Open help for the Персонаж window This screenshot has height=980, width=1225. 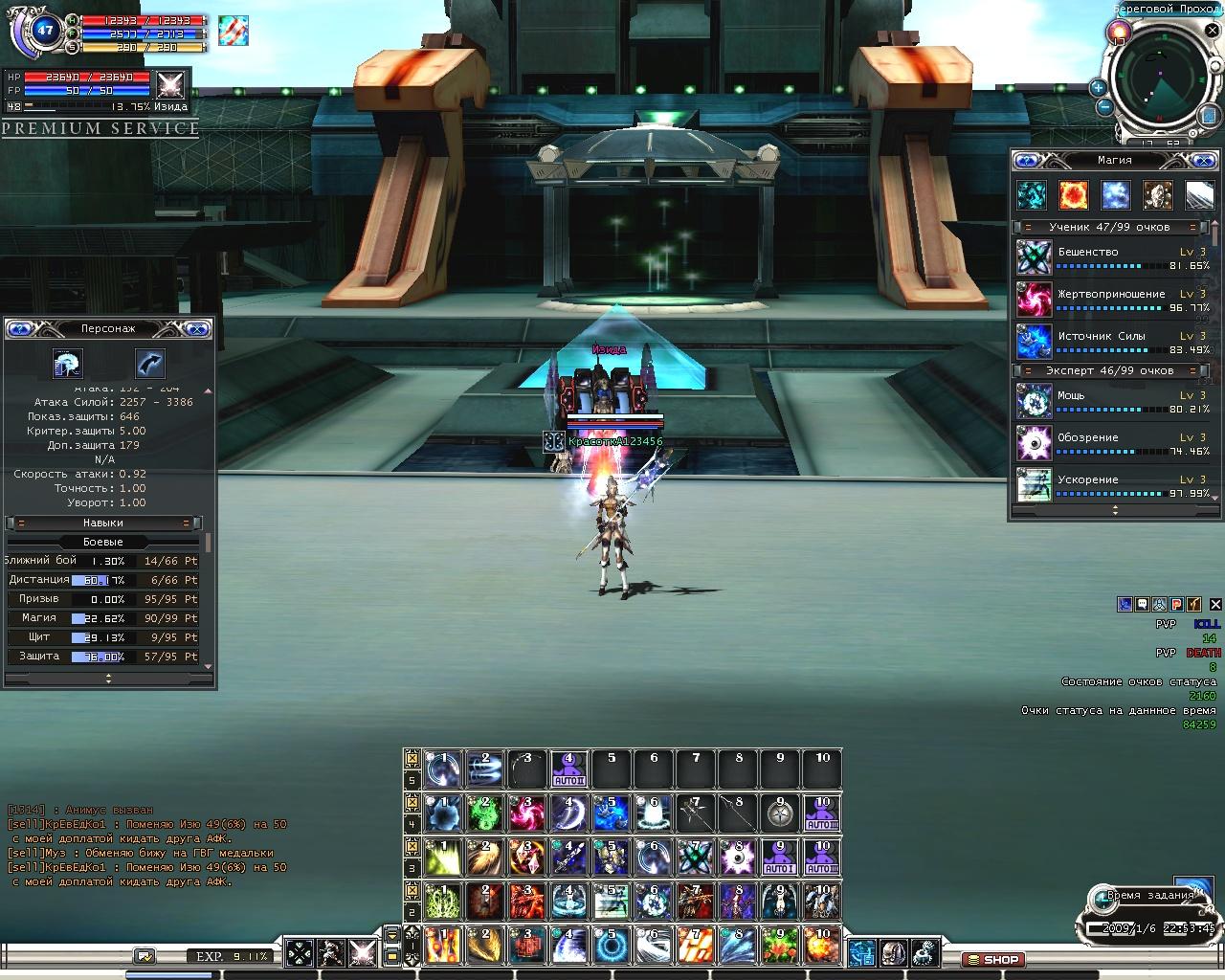20,329
